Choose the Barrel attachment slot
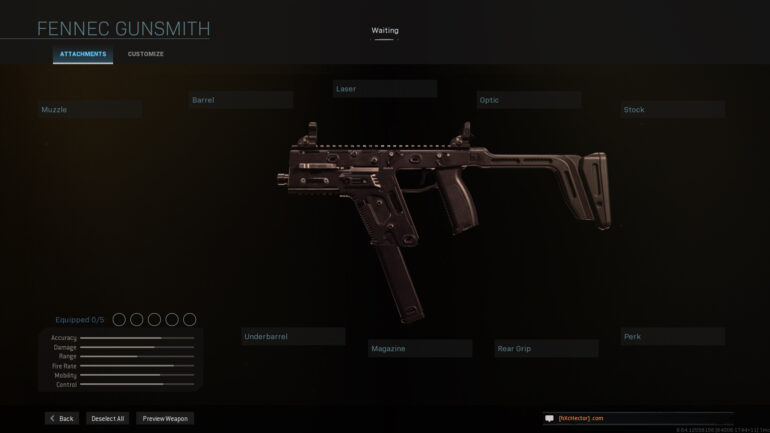Screen dimensions: 770x433 [240, 100]
